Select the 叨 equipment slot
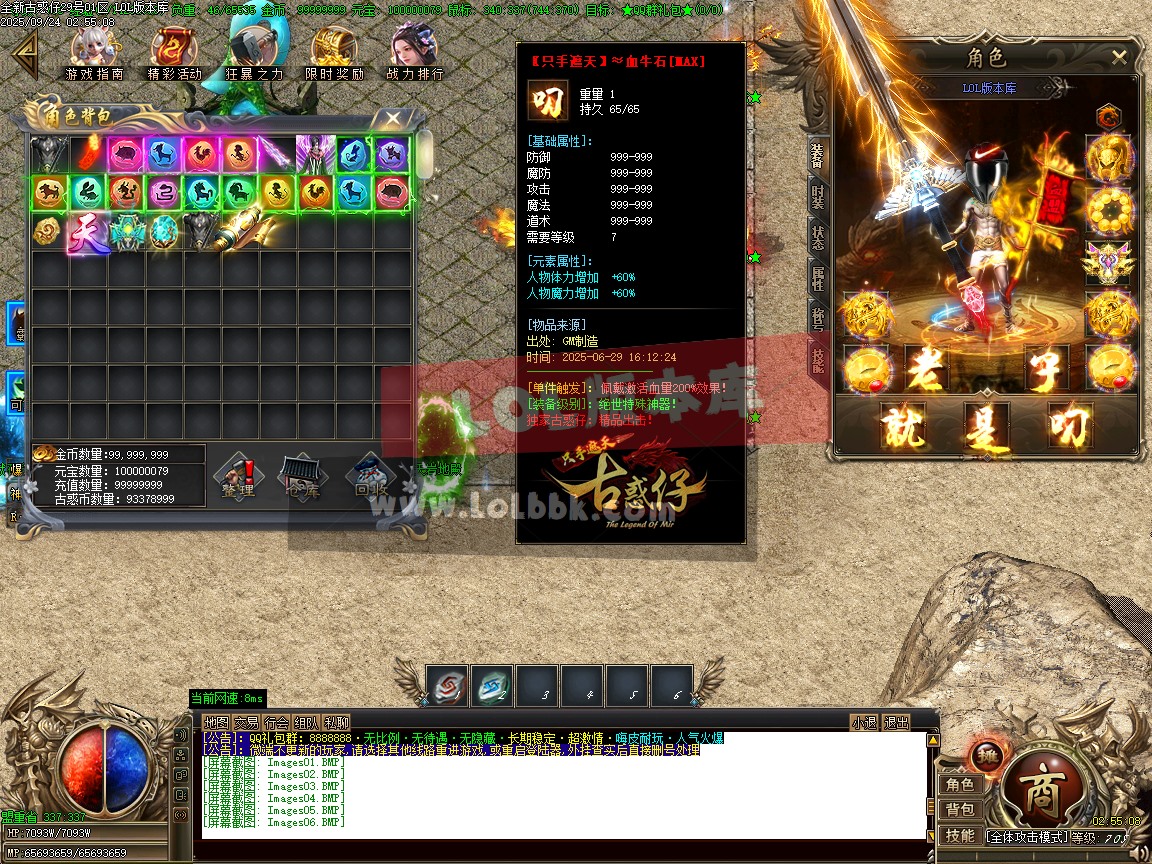Viewport: 1152px width, 864px height. click(x=1071, y=425)
